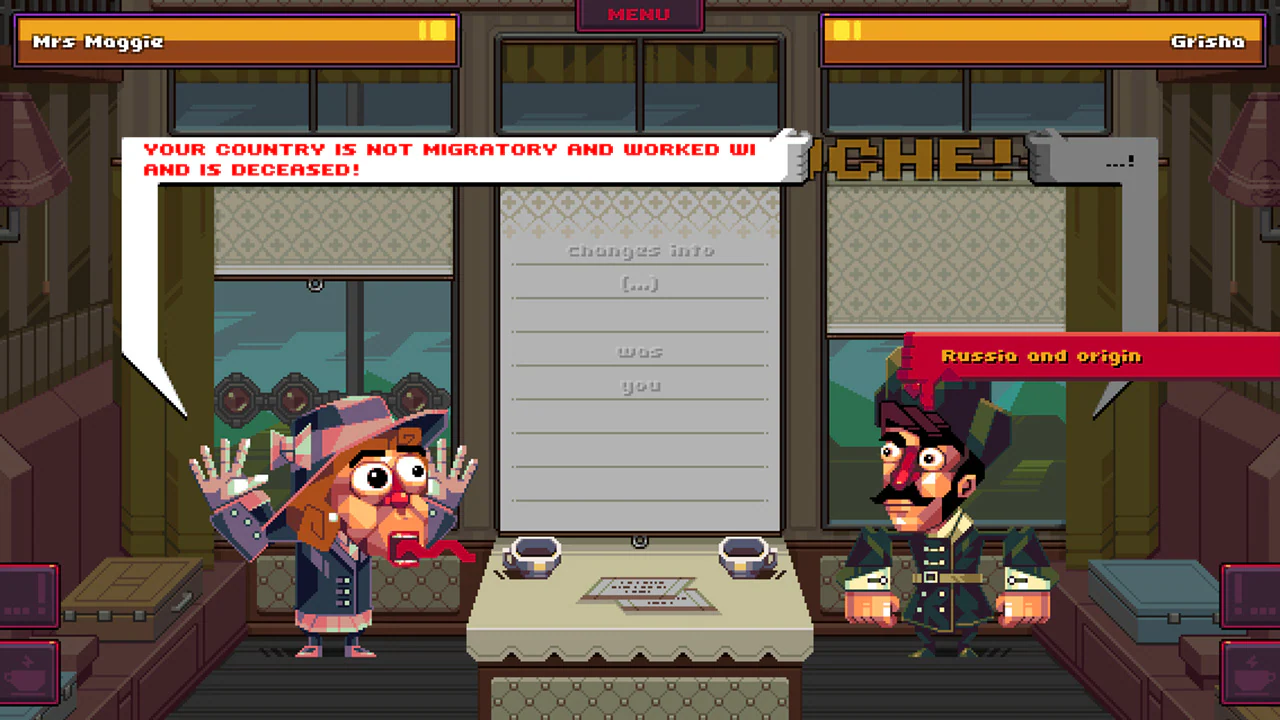Viewport: 1280px width, 720px height.
Task: Click the teacup on the left of the table
Action: (x=533, y=557)
